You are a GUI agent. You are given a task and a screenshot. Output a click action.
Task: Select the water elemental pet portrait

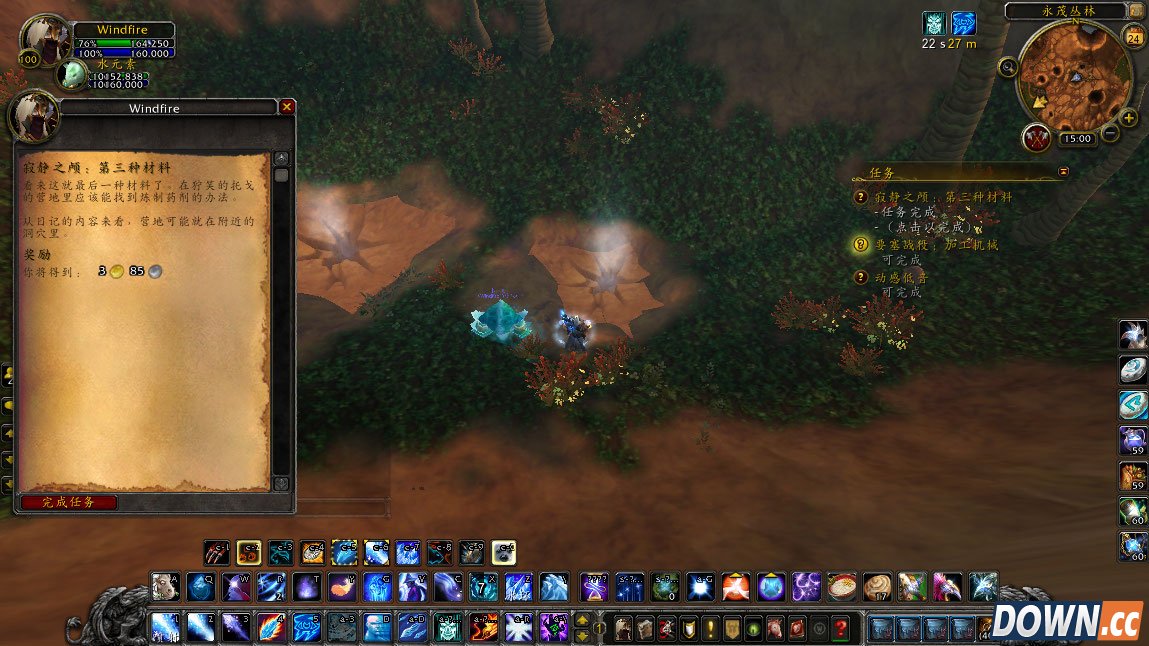coord(72,74)
